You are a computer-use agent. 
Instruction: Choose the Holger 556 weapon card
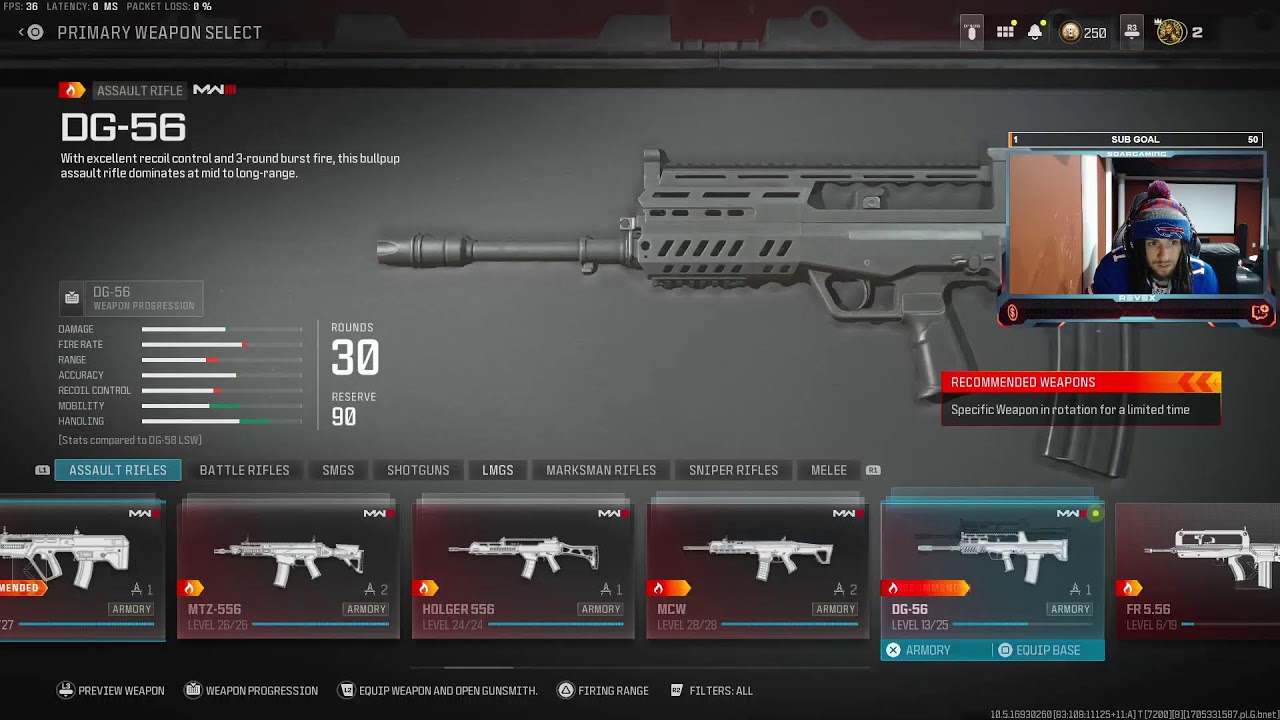click(523, 570)
